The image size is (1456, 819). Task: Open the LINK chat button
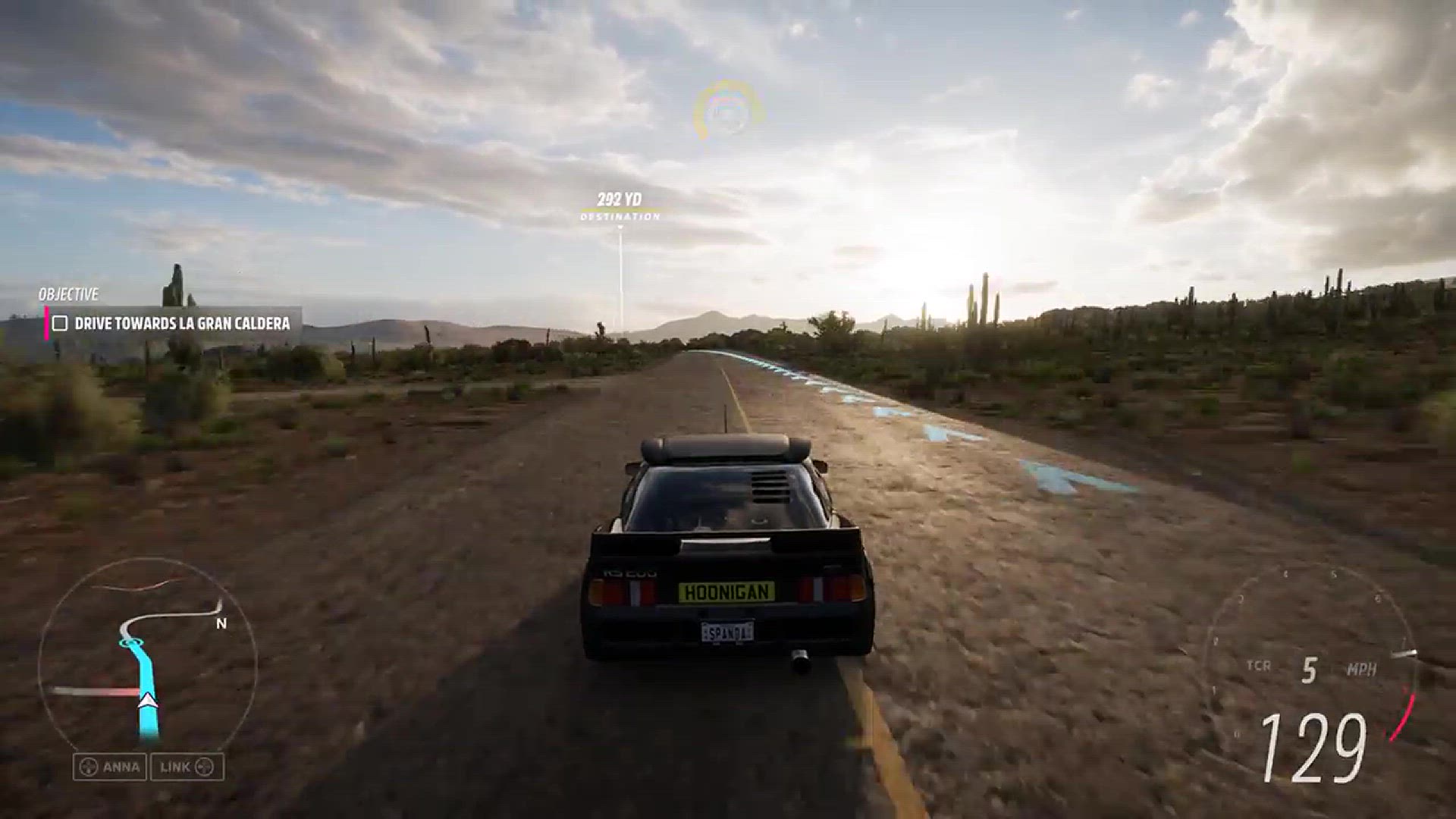pos(187,767)
